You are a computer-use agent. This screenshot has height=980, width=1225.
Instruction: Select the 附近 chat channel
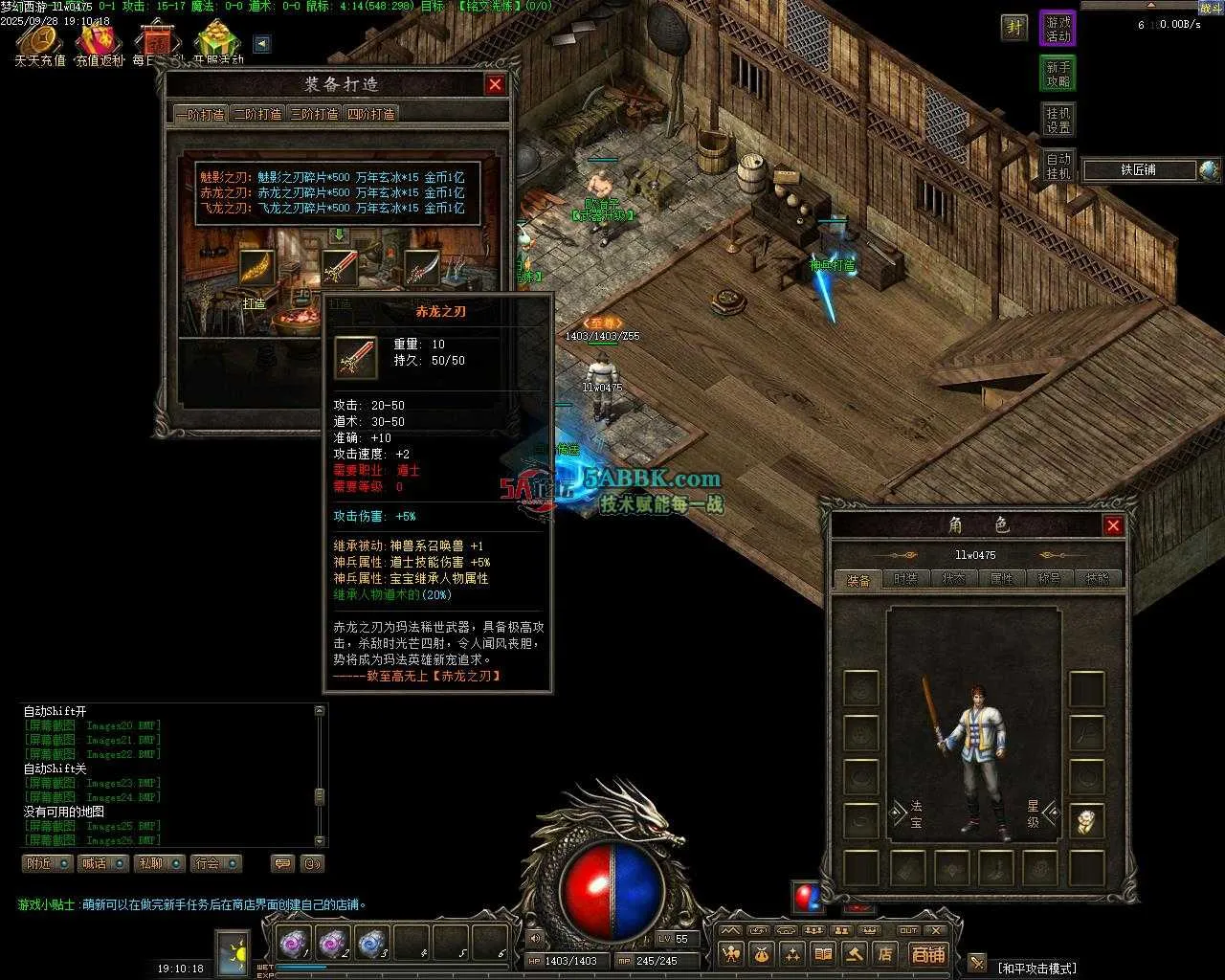pos(47,863)
